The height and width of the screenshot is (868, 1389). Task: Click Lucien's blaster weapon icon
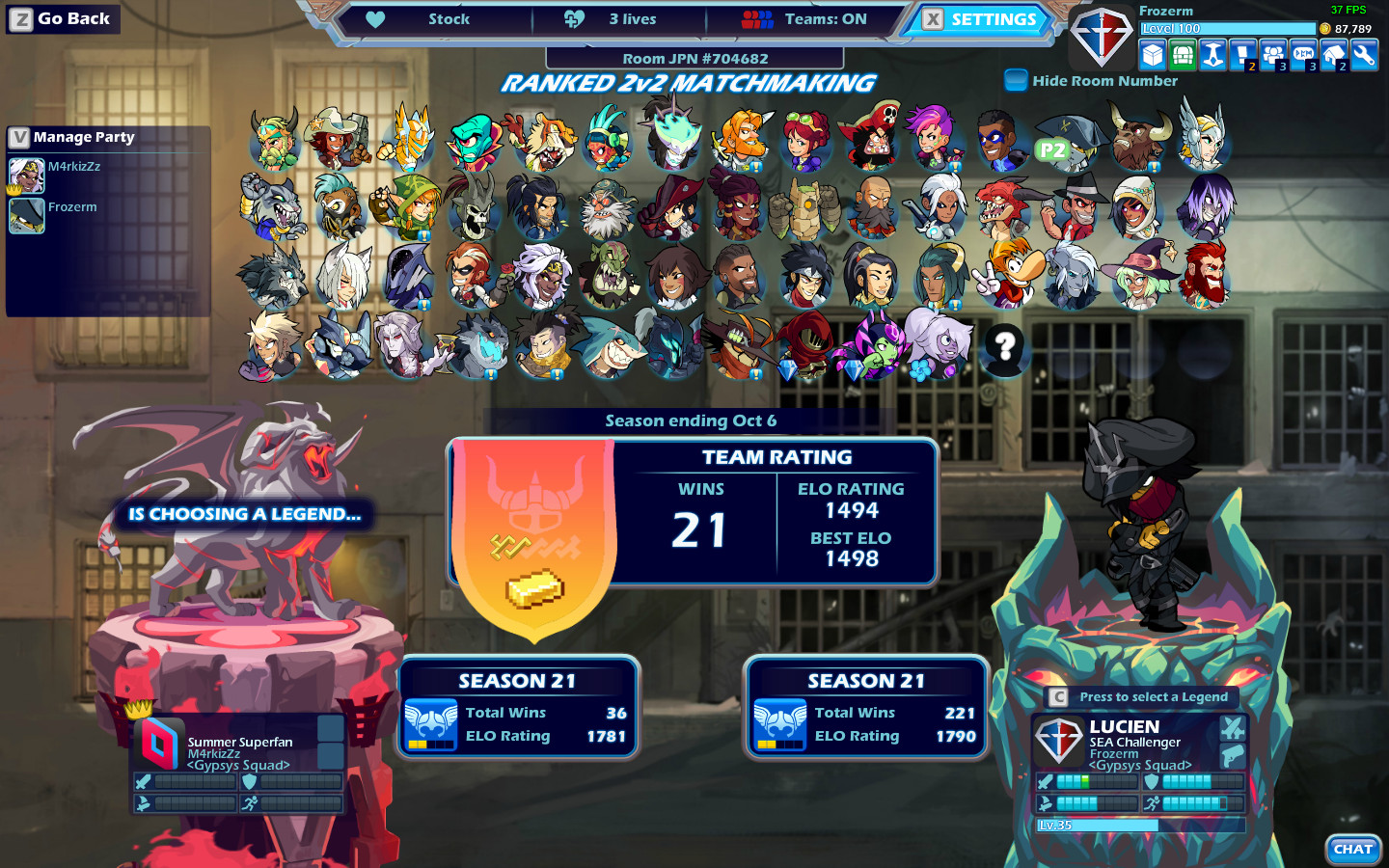point(1233,756)
